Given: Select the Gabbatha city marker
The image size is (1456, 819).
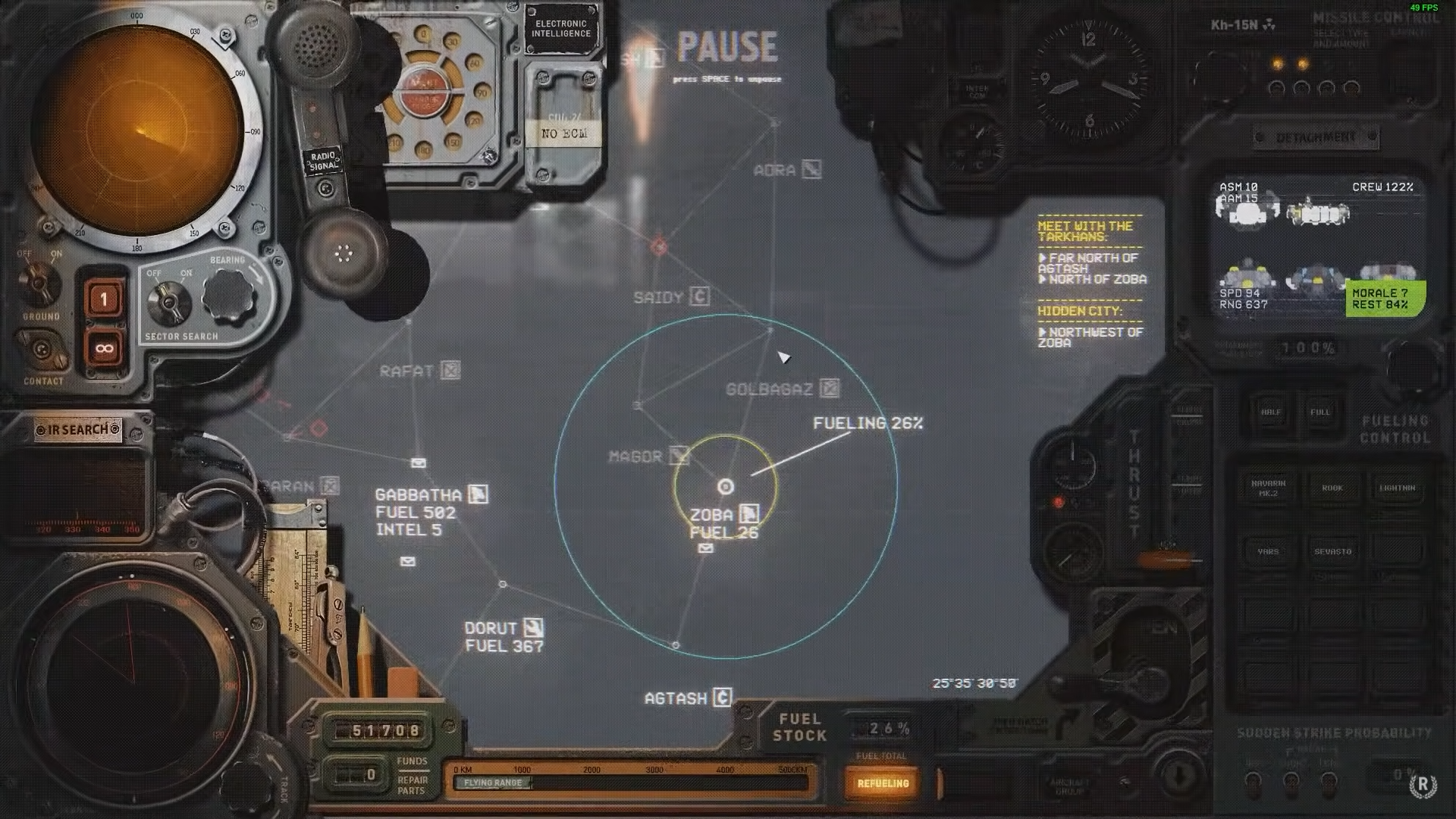Looking at the screenshot, I should point(478,494).
